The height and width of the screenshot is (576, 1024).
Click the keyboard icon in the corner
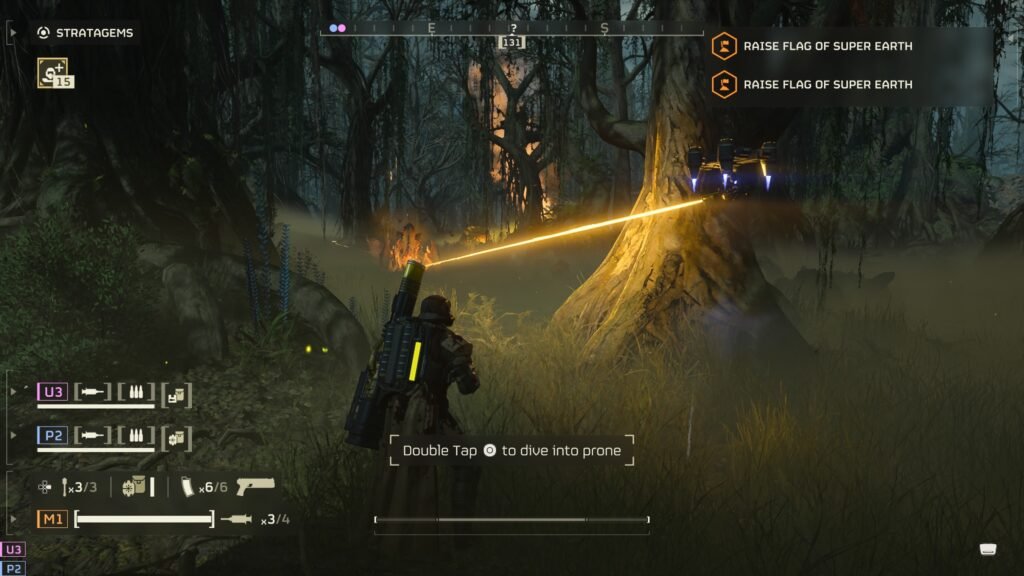click(988, 549)
